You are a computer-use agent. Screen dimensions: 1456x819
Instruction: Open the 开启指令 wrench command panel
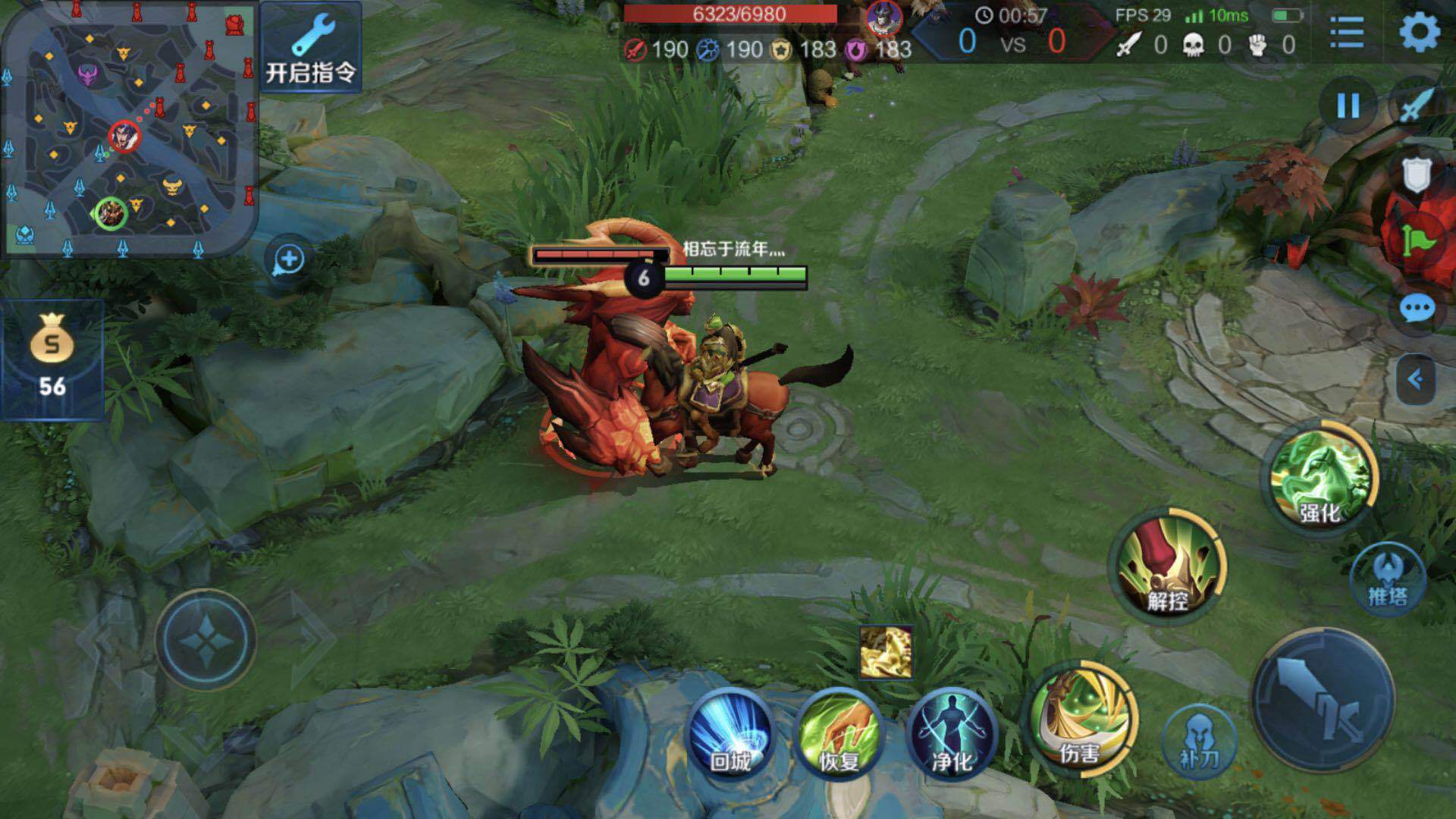point(311,47)
